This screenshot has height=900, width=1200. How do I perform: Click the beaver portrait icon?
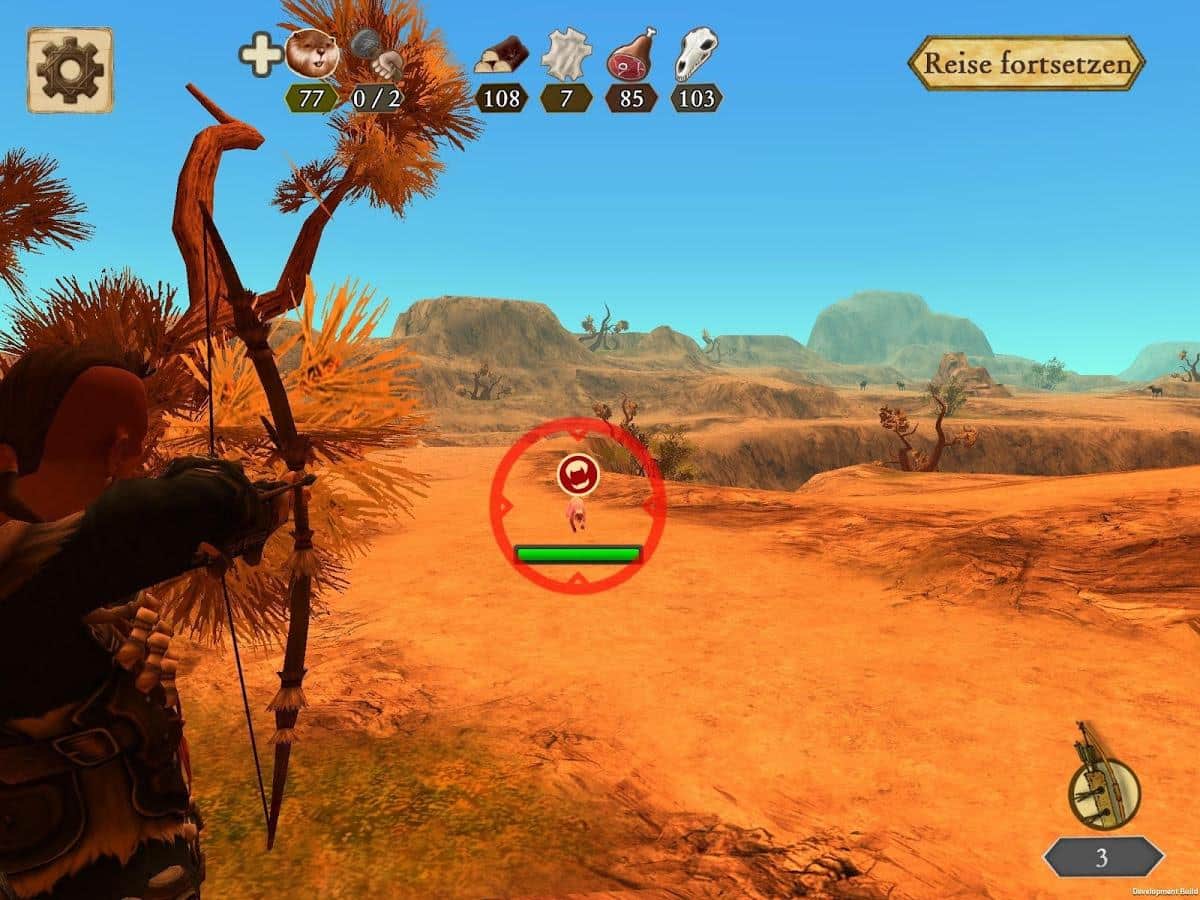click(311, 54)
